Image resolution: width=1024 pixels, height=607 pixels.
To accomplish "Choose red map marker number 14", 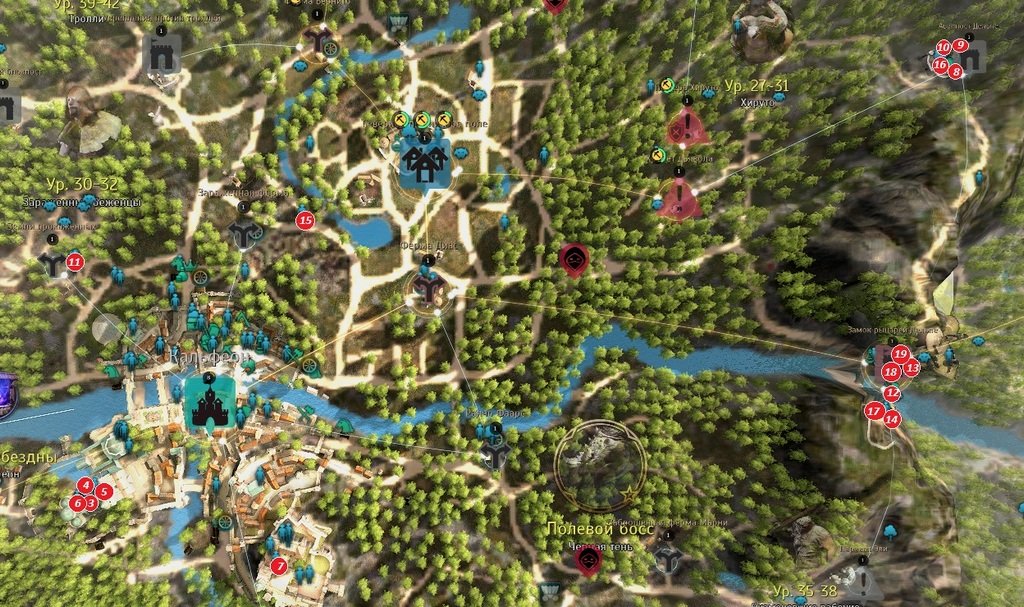I will pos(892,419).
